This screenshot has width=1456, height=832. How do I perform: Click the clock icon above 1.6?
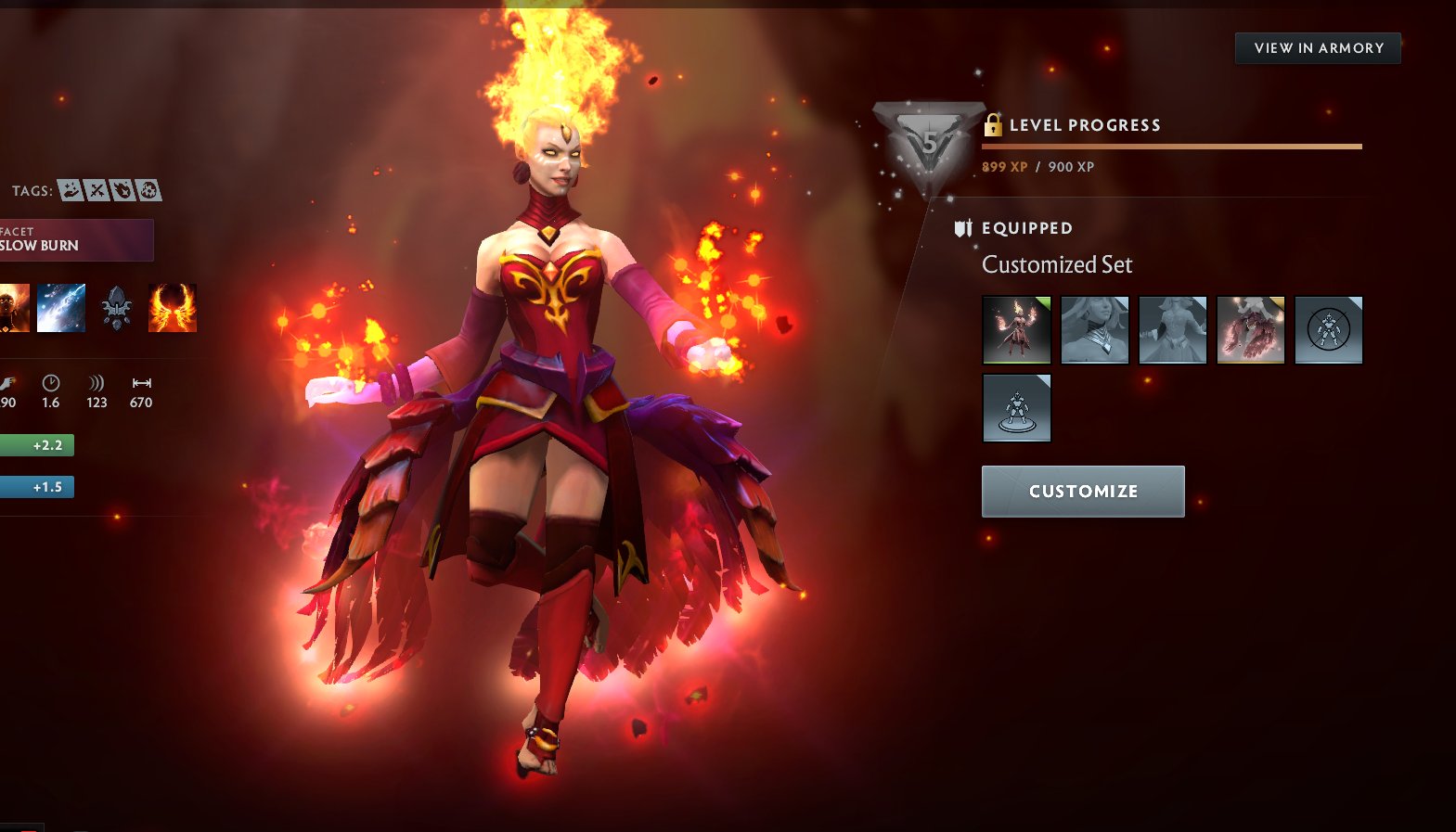(x=51, y=382)
